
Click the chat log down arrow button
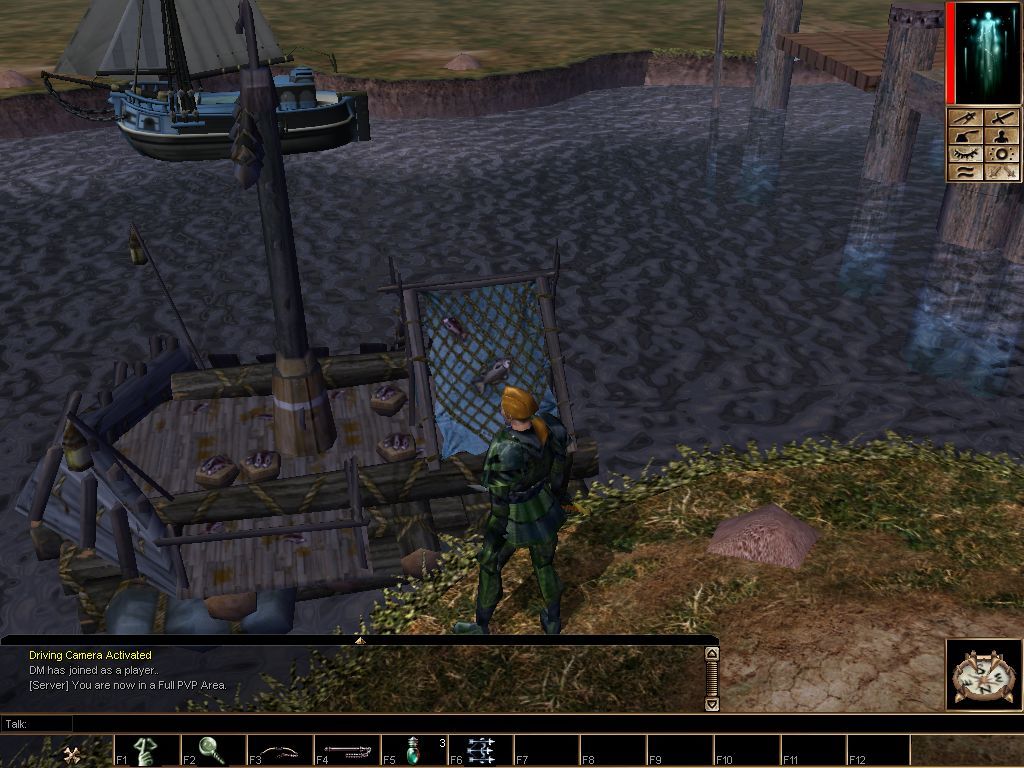[x=712, y=704]
